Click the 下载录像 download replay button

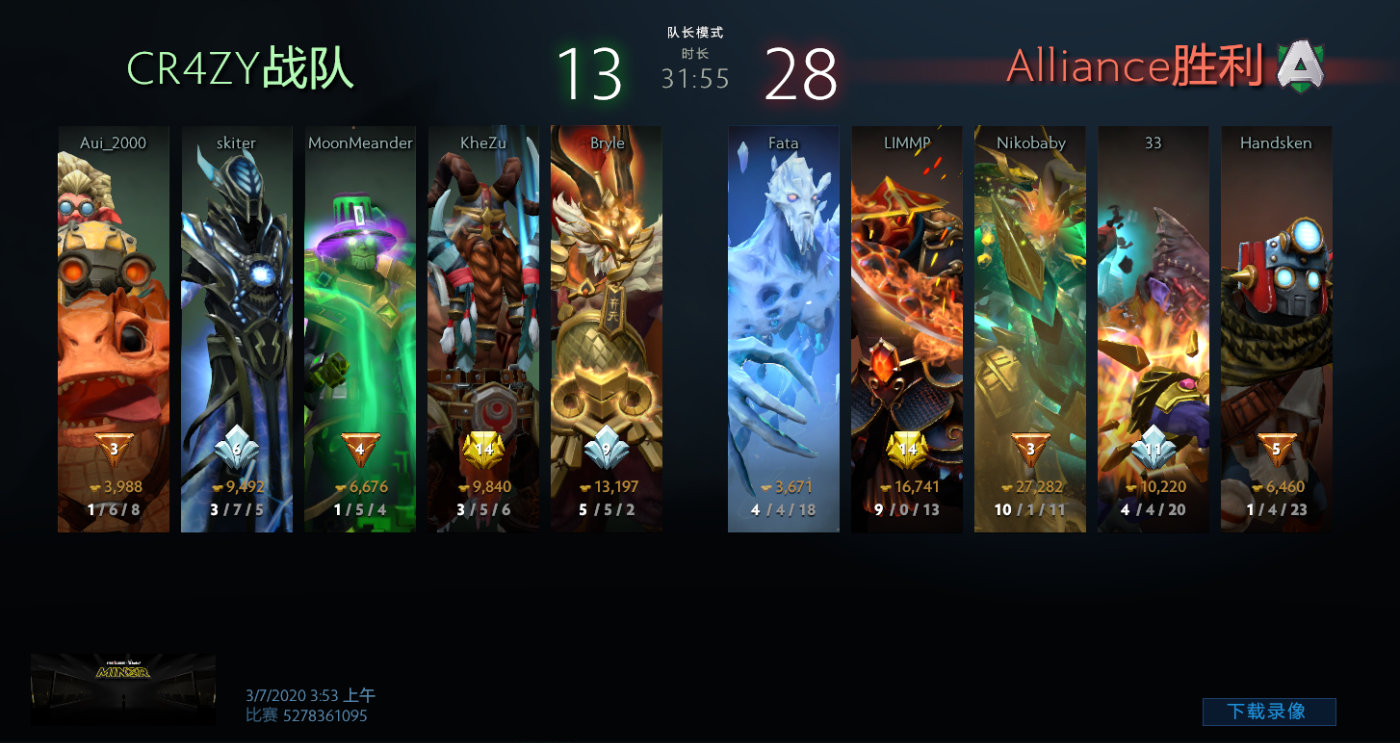point(1268,711)
